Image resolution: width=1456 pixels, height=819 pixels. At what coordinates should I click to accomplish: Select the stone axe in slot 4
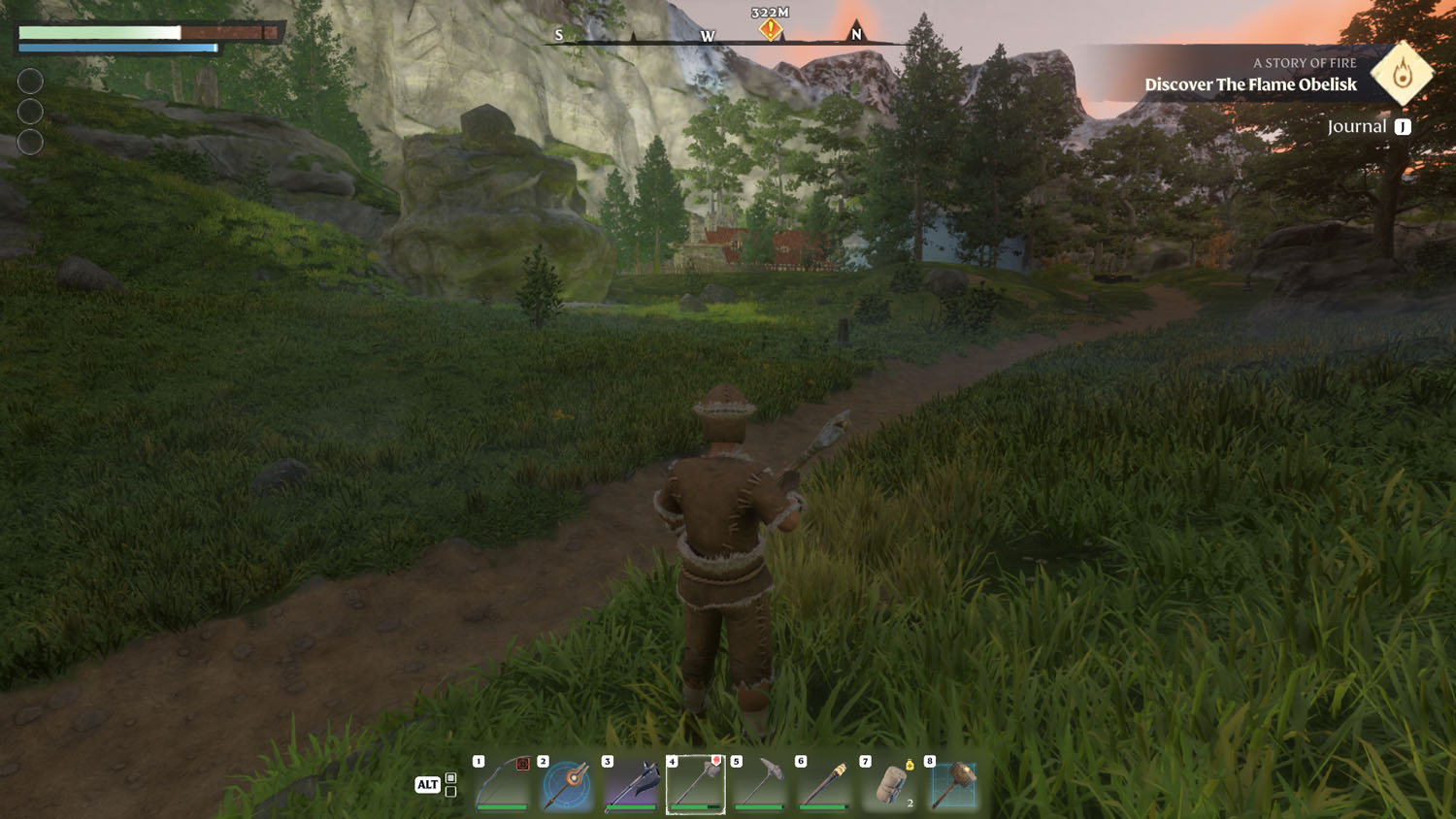point(696,784)
